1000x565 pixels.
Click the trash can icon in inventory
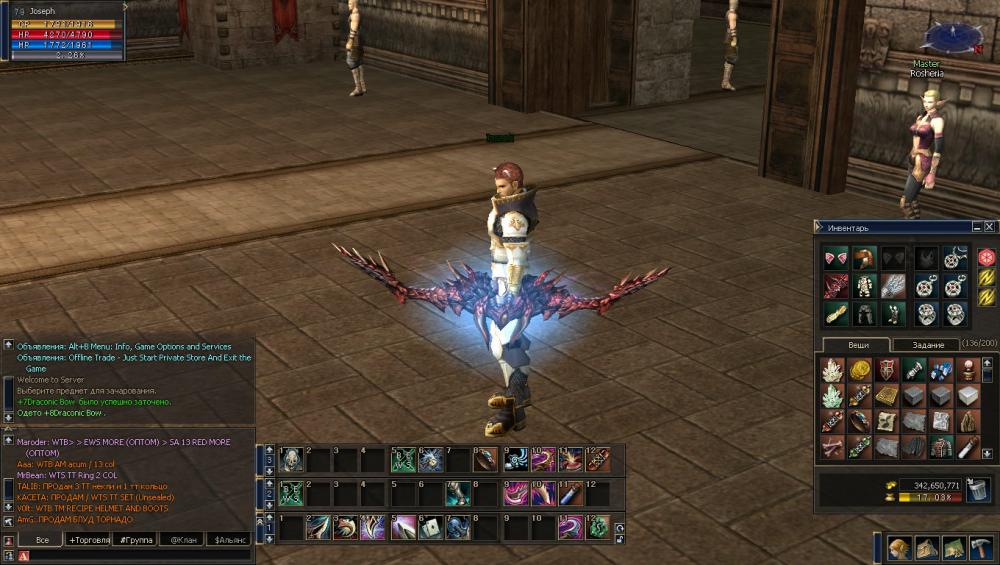click(976, 489)
